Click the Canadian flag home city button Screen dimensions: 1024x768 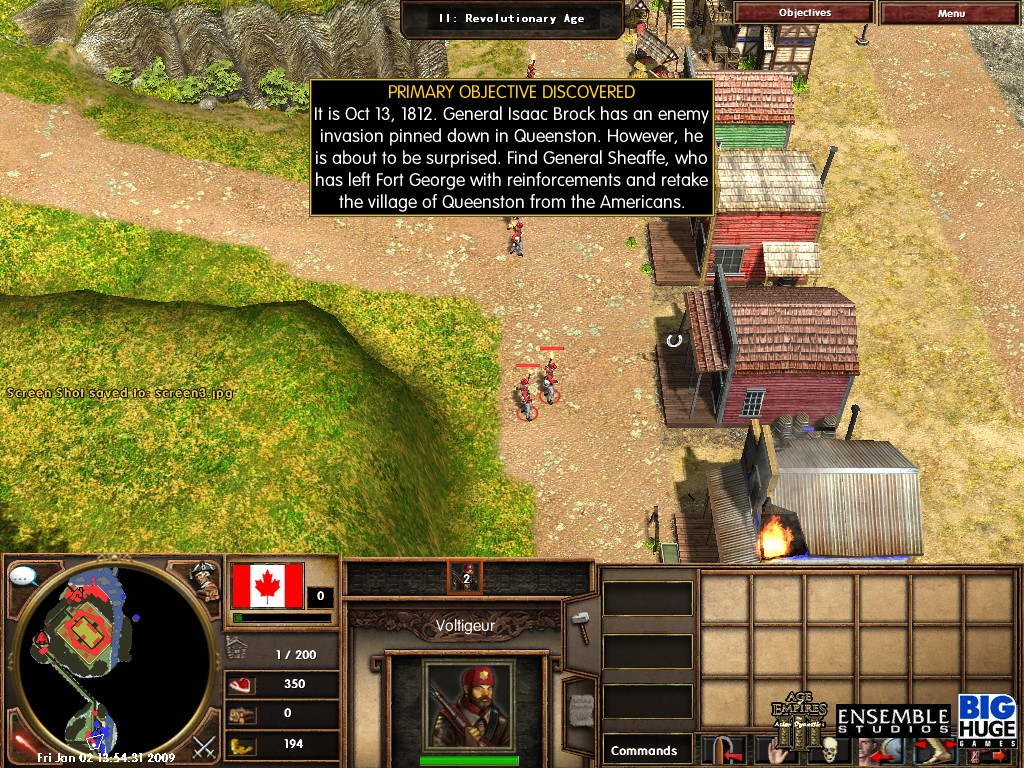click(x=267, y=585)
